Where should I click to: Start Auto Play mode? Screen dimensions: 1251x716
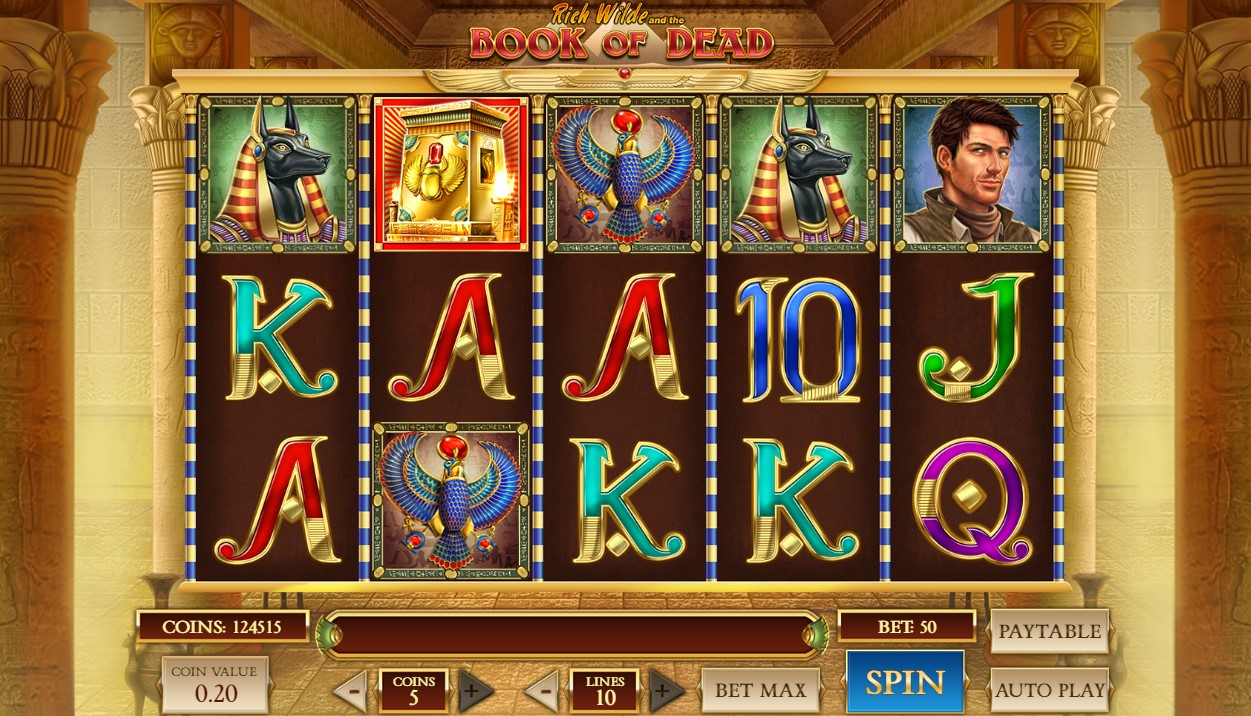pos(1049,690)
